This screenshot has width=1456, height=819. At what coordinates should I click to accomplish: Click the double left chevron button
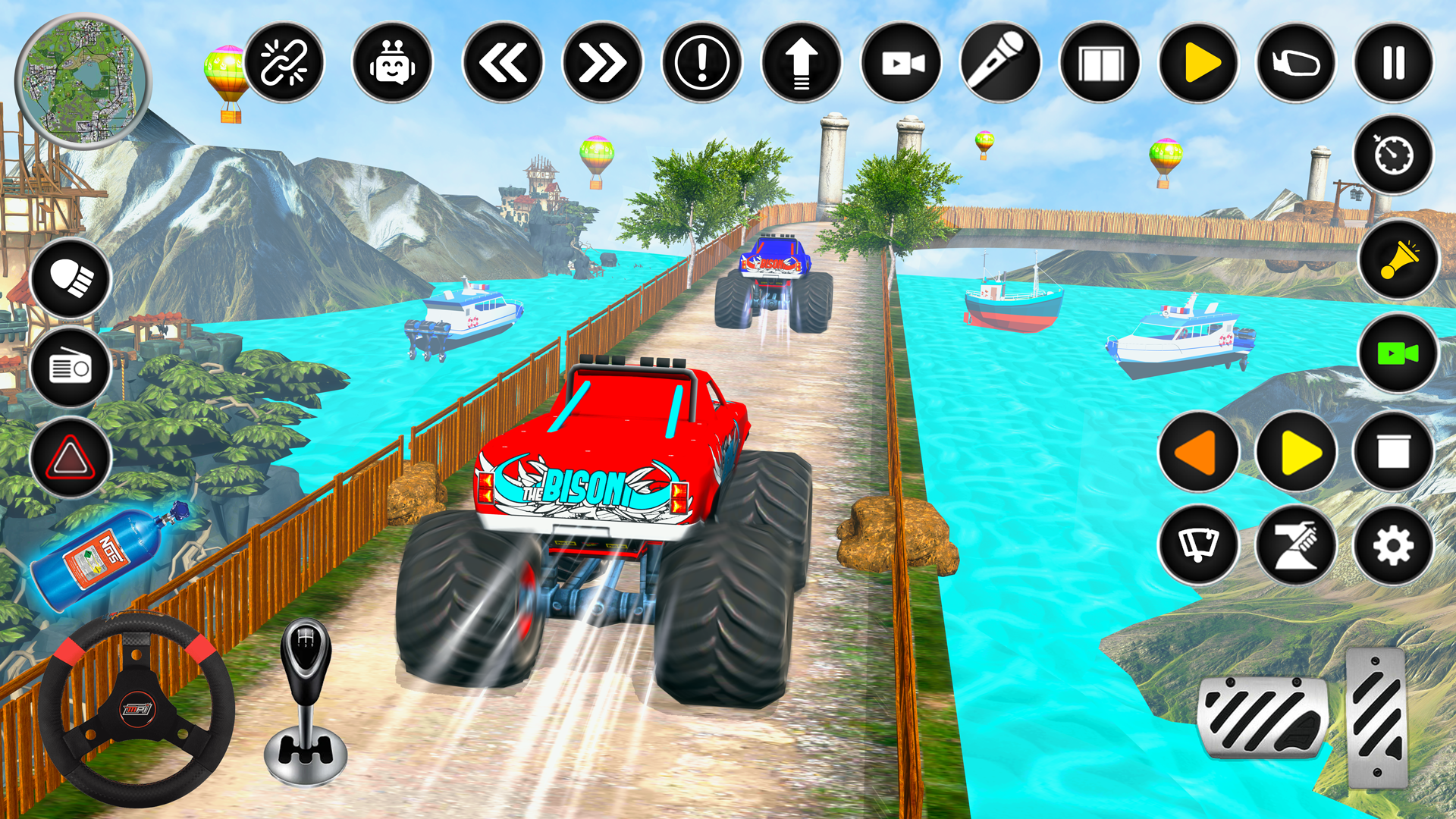502,62
